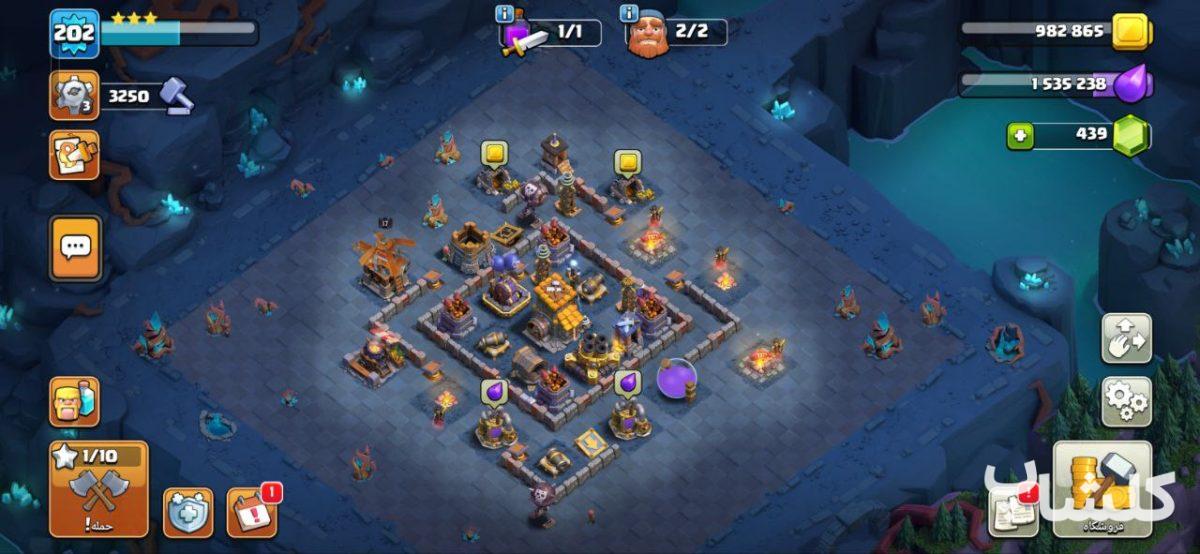Click the player level 202 badge
Image resolution: width=1200 pixels, height=554 pixels.
[74, 33]
